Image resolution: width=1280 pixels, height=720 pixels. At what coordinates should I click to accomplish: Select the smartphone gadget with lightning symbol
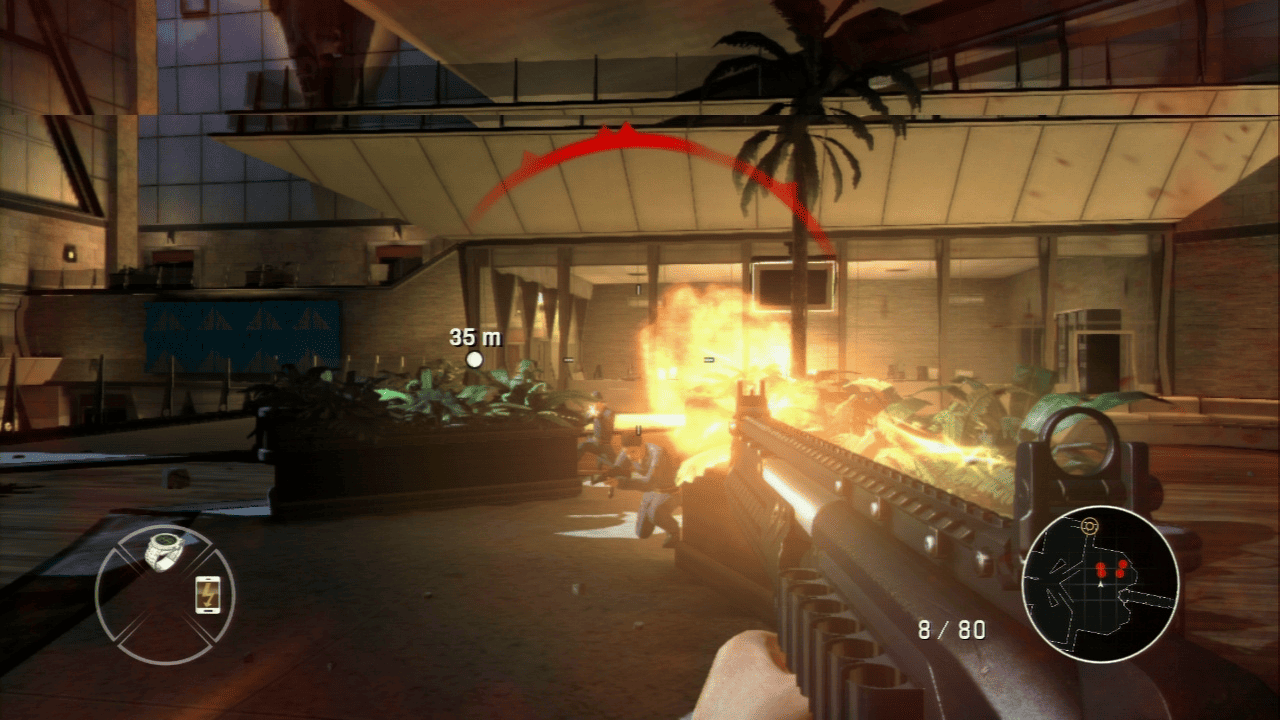[x=207, y=594]
